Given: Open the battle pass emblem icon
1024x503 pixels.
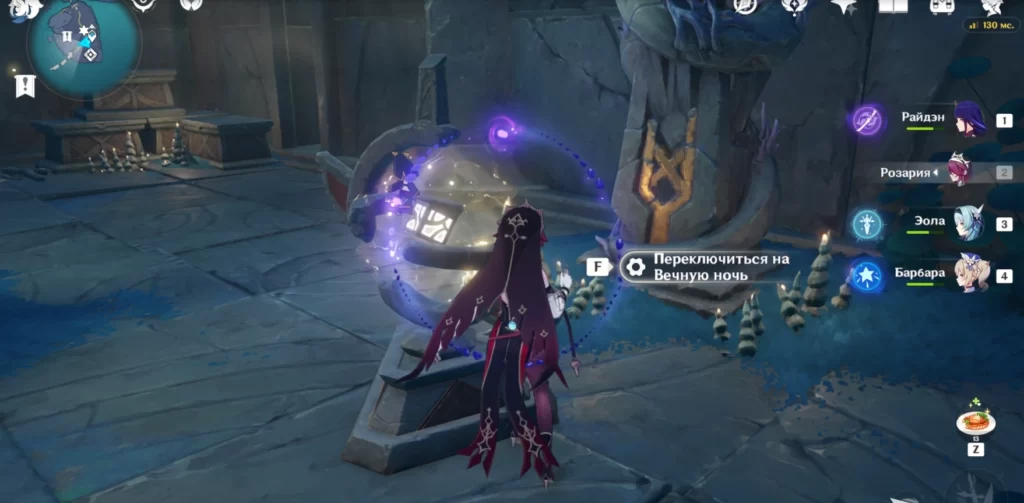Looking at the screenshot, I should coord(794,6).
